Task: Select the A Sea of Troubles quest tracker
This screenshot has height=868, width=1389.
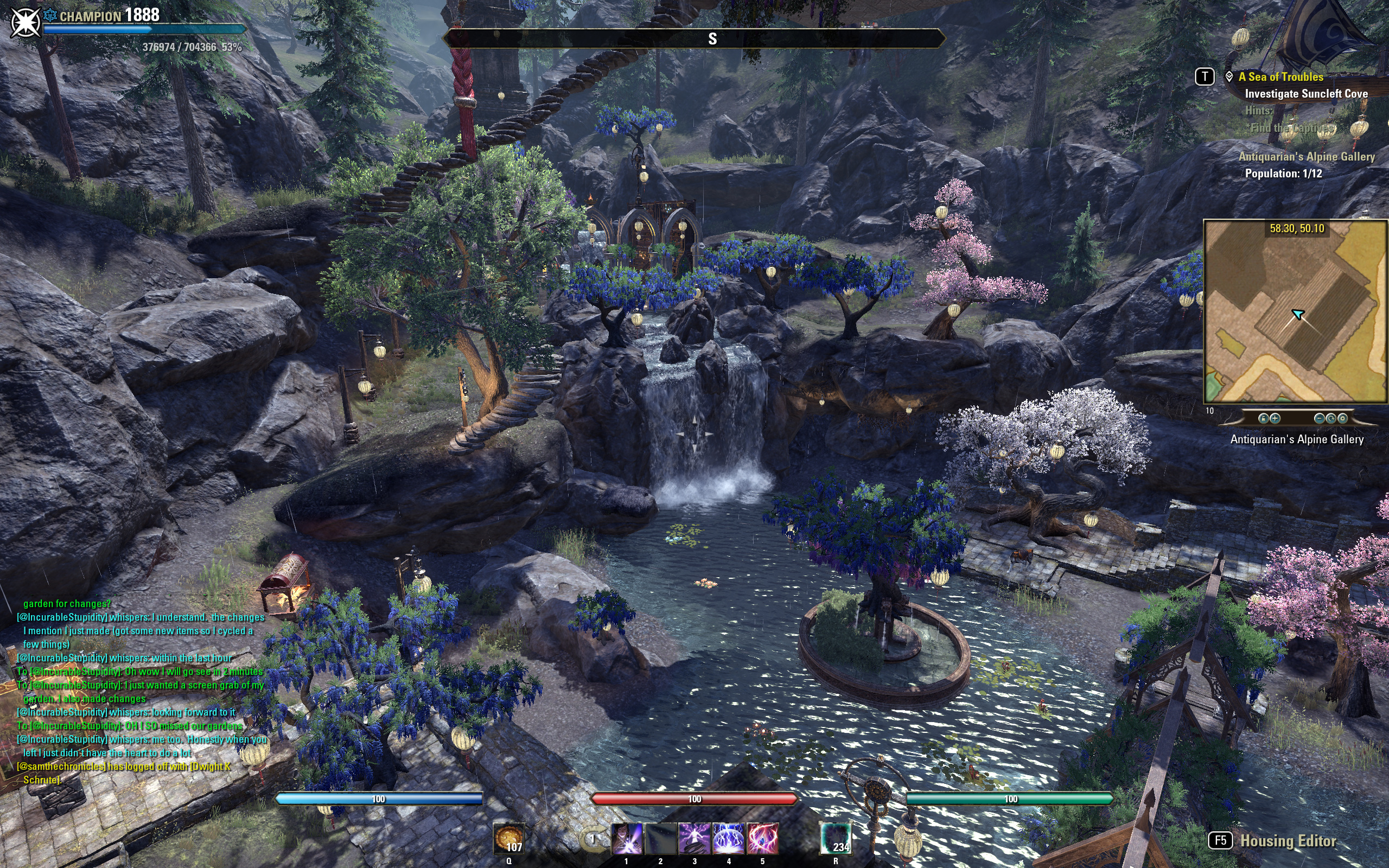Action: (1280, 77)
